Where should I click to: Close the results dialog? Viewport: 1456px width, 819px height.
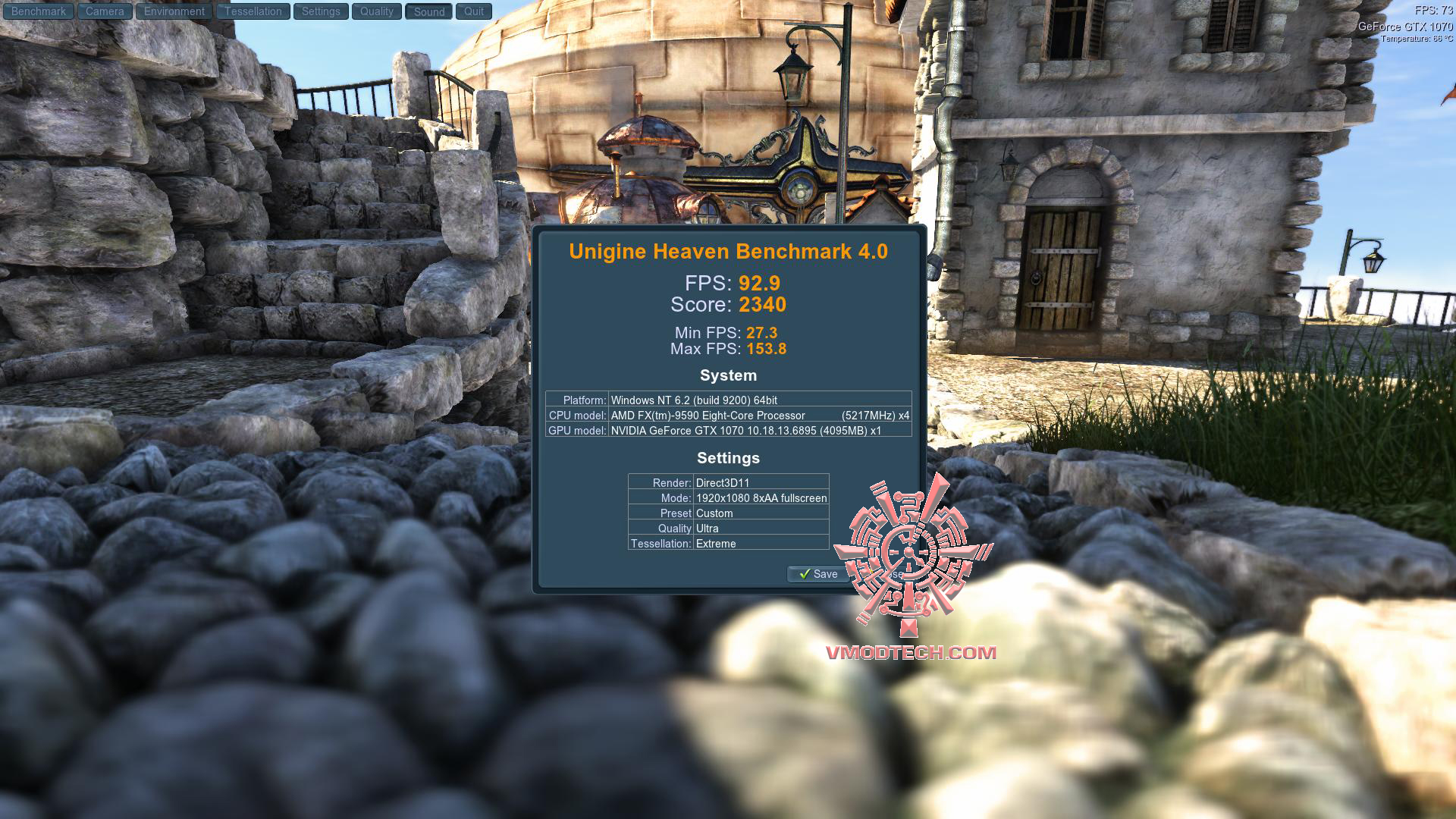[887, 574]
